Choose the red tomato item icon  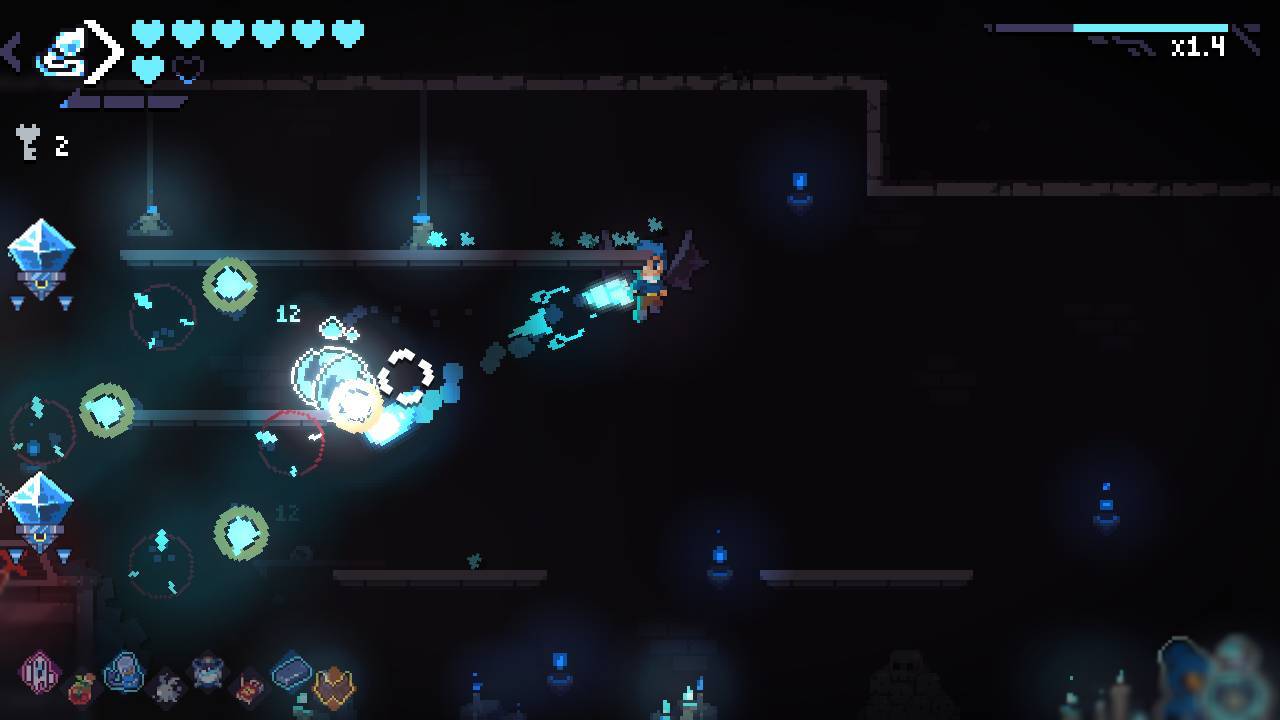[x=82, y=688]
